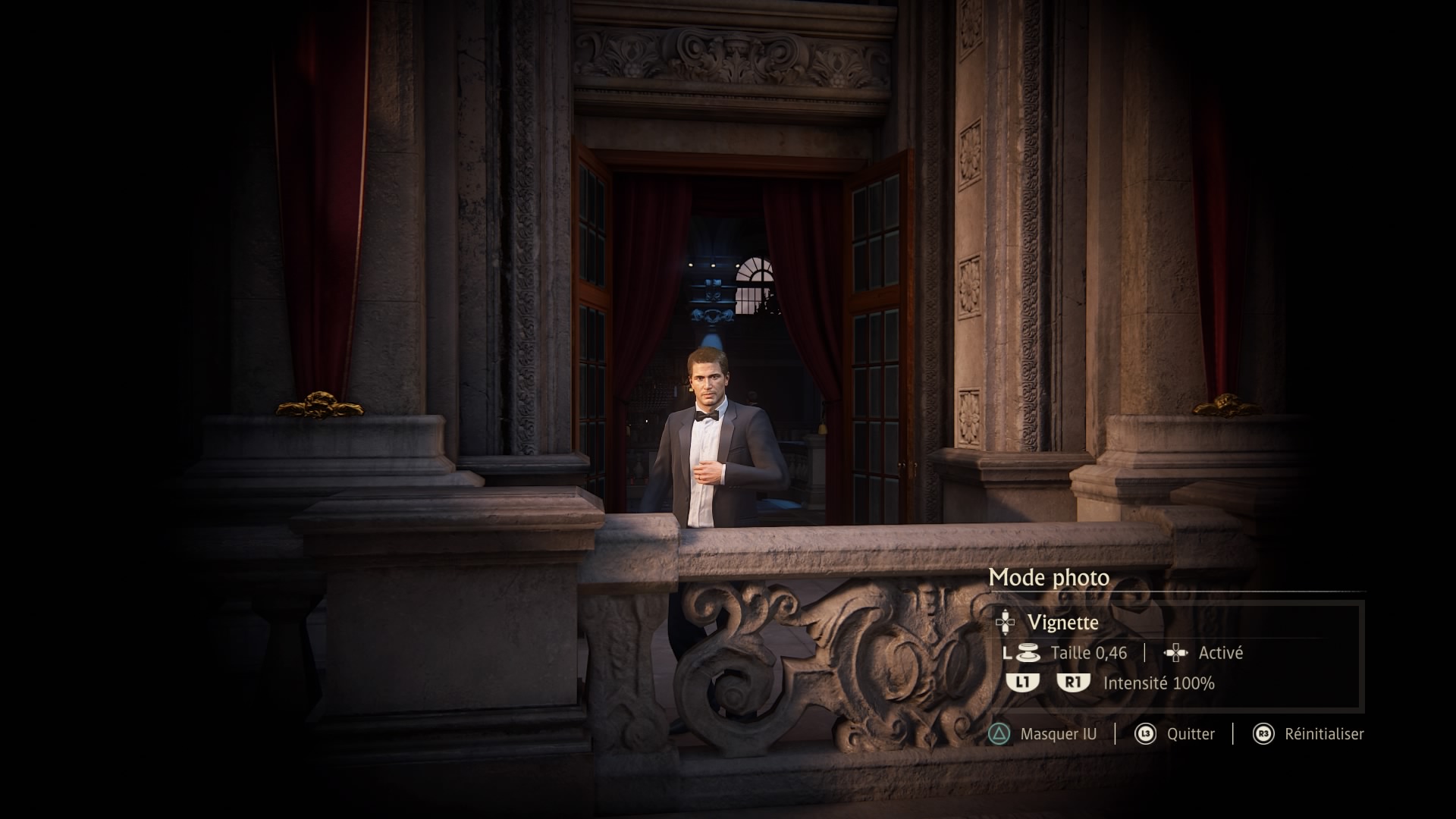Toggle the vignette Activé state
Viewport: 1456px width, 819px height.
tap(1219, 653)
